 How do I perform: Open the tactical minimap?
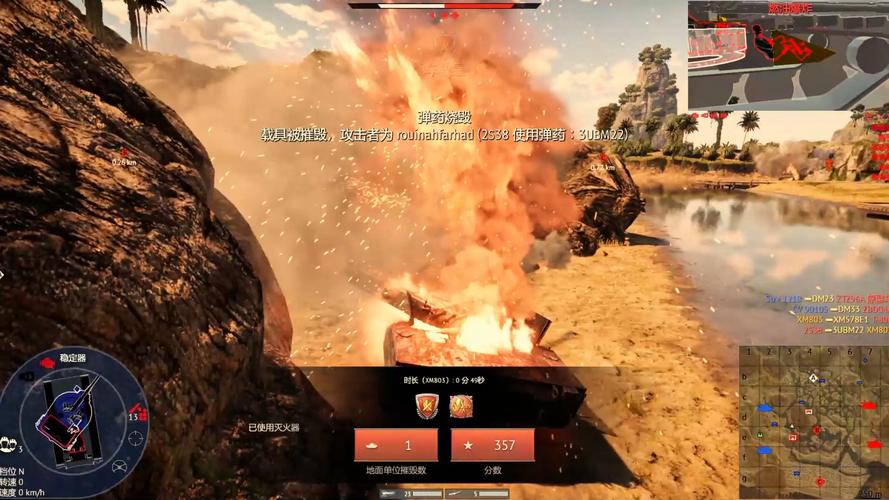coord(813,421)
